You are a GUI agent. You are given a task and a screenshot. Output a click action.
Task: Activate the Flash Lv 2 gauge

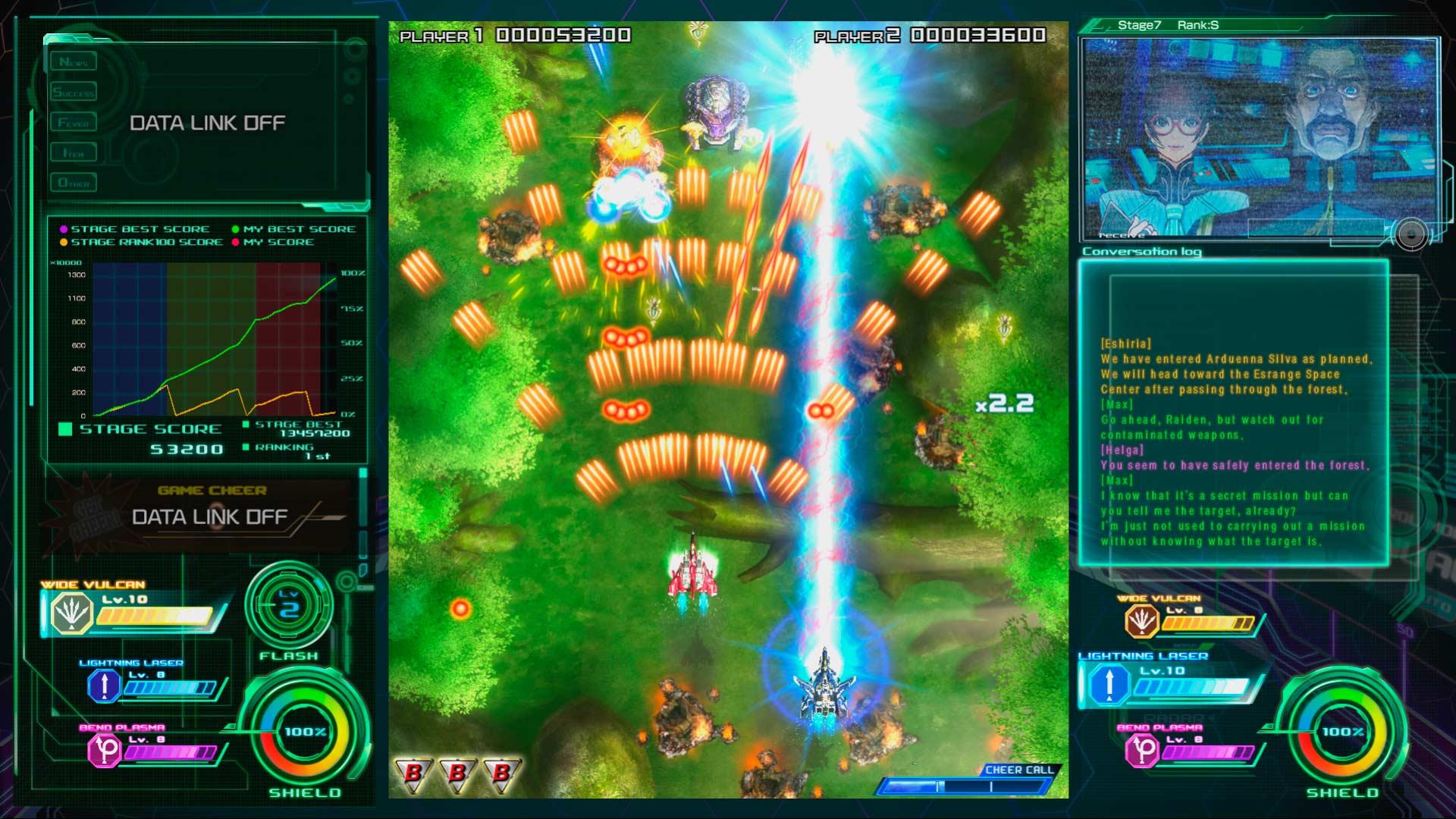click(289, 607)
